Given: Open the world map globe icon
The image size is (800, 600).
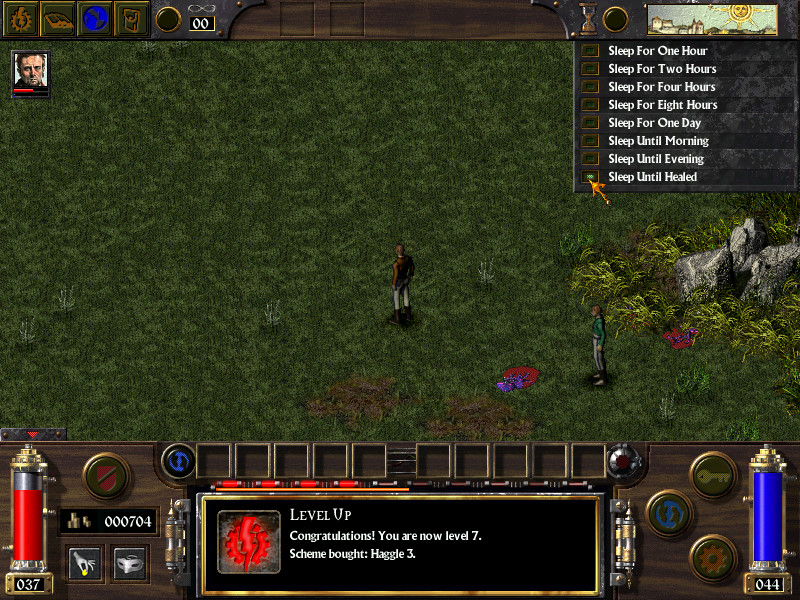Looking at the screenshot, I should [x=95, y=18].
